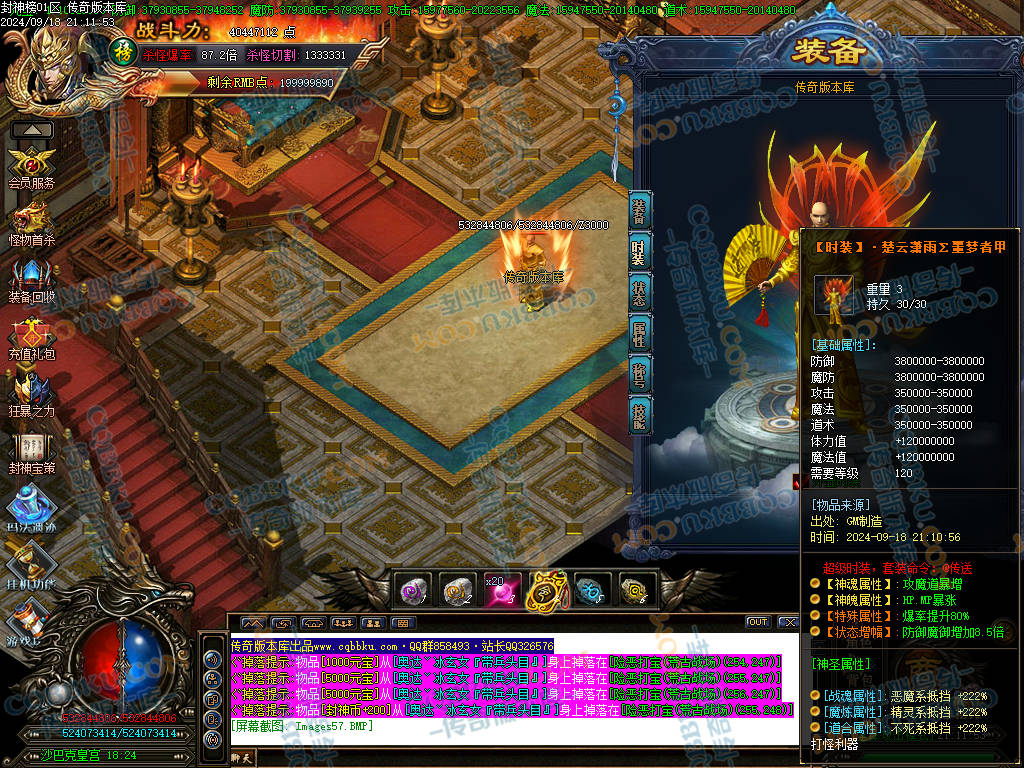Use the purple swirl stone in hotbar
Screen dimensions: 1024x768
tap(414, 591)
